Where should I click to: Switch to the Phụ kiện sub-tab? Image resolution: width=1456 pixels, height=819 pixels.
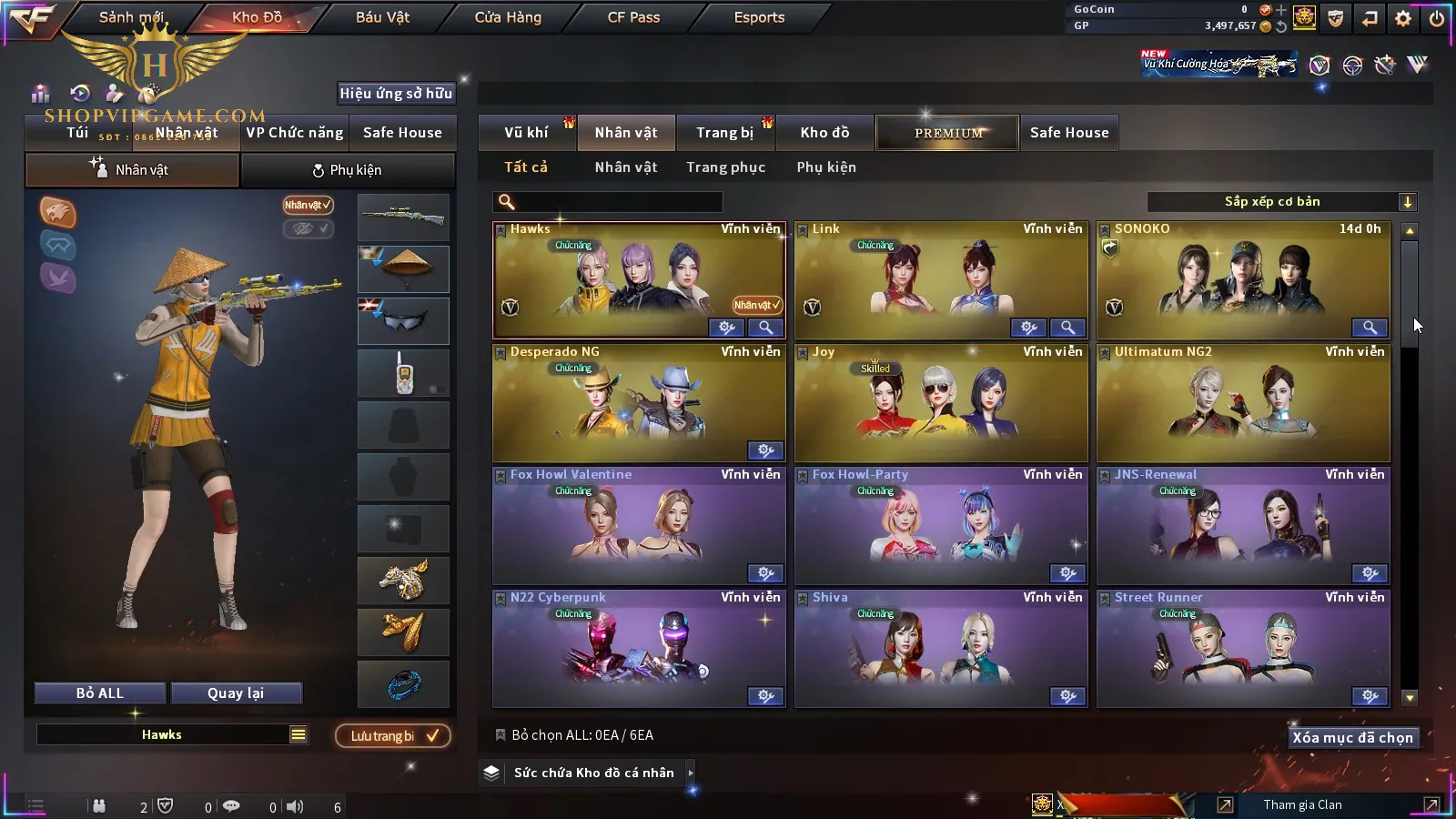[348, 170]
